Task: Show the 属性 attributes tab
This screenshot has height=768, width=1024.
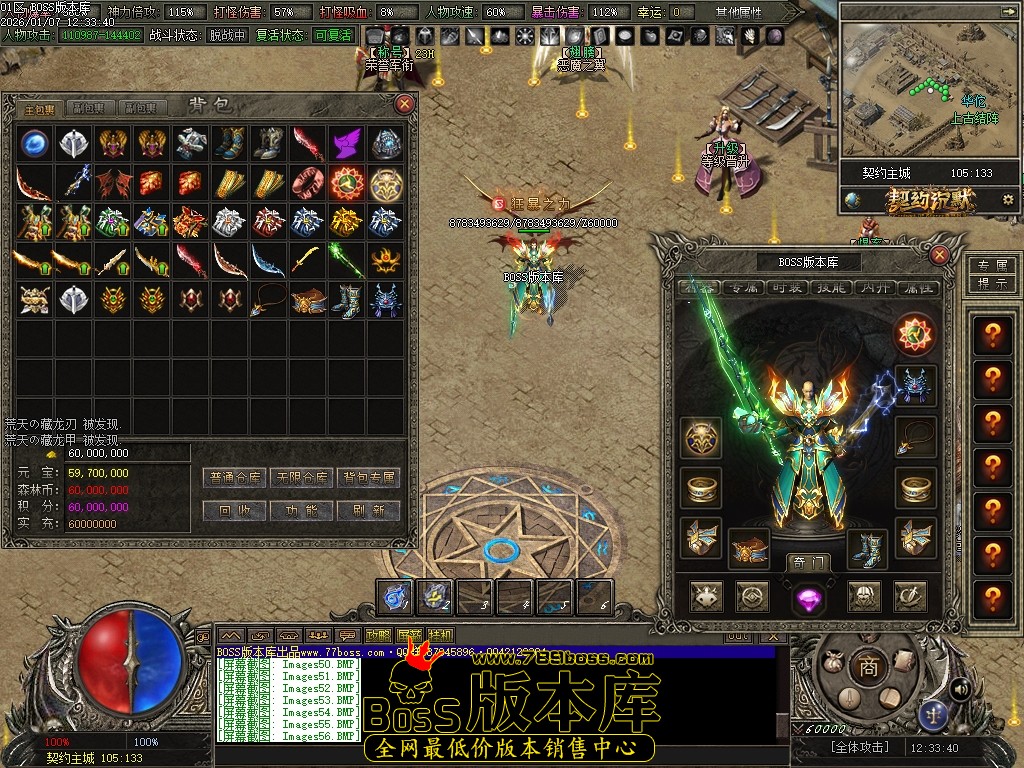Action: [x=917, y=288]
